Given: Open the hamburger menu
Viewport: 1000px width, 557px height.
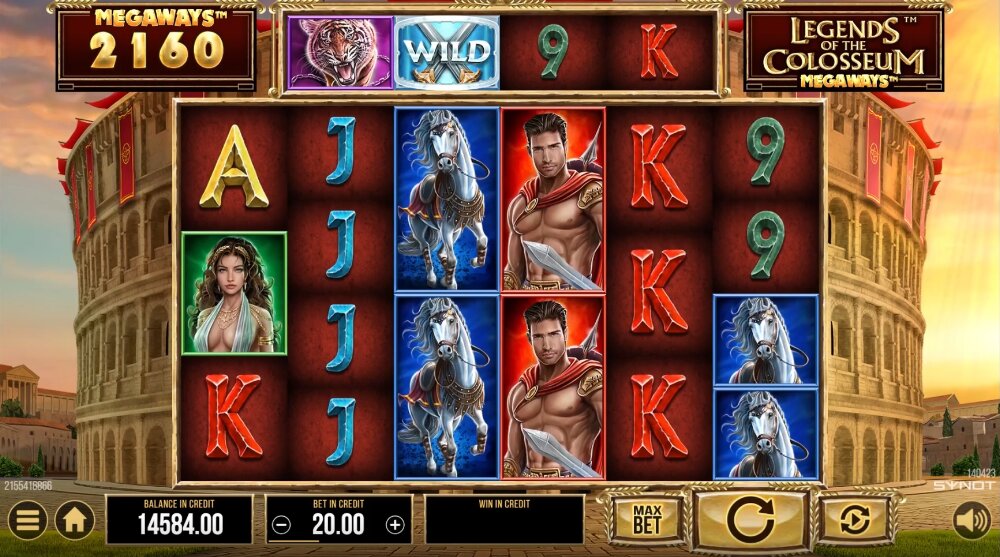Looking at the screenshot, I should click(x=28, y=520).
